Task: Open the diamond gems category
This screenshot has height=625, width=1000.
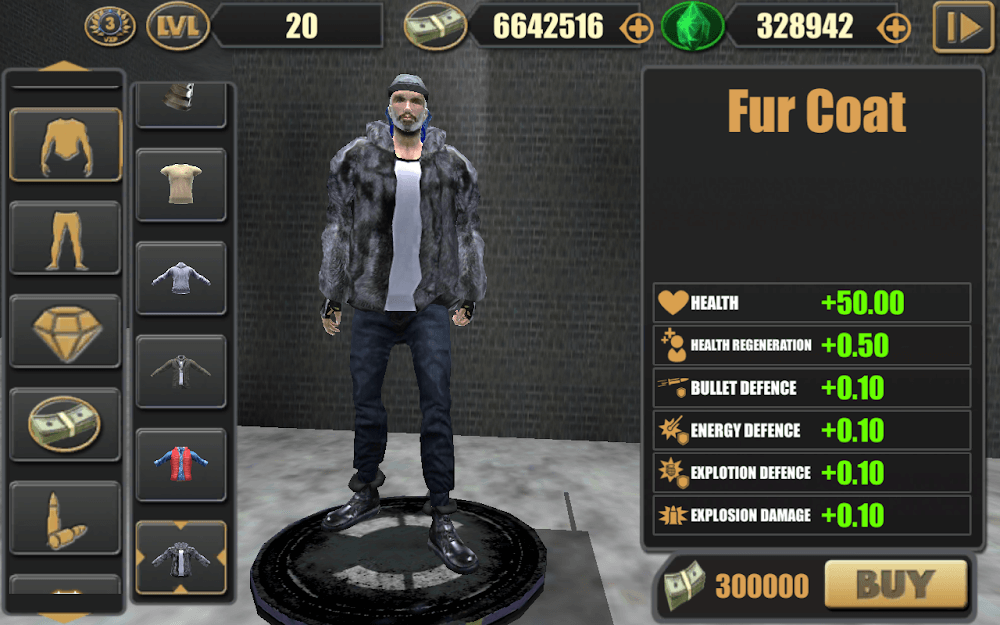Action: (66, 331)
